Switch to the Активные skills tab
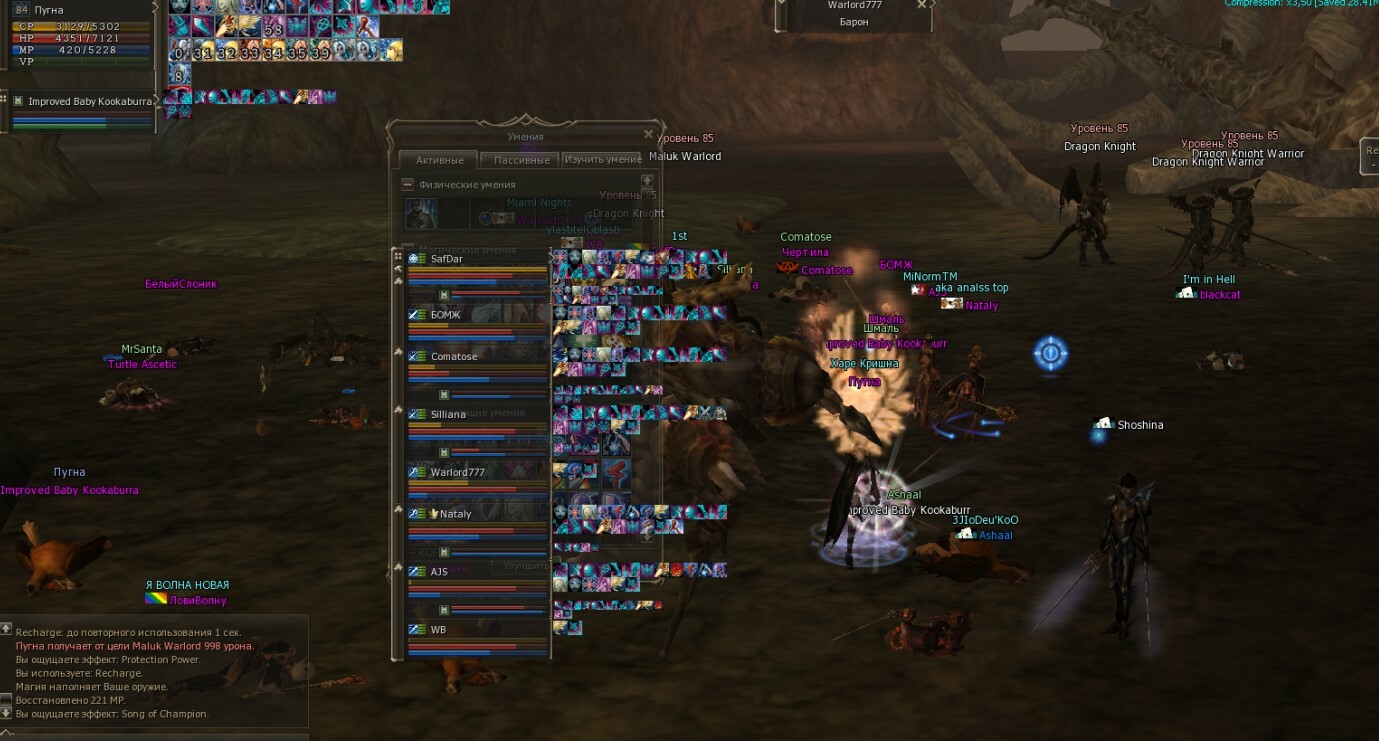The height and width of the screenshot is (741, 1379). click(x=439, y=160)
